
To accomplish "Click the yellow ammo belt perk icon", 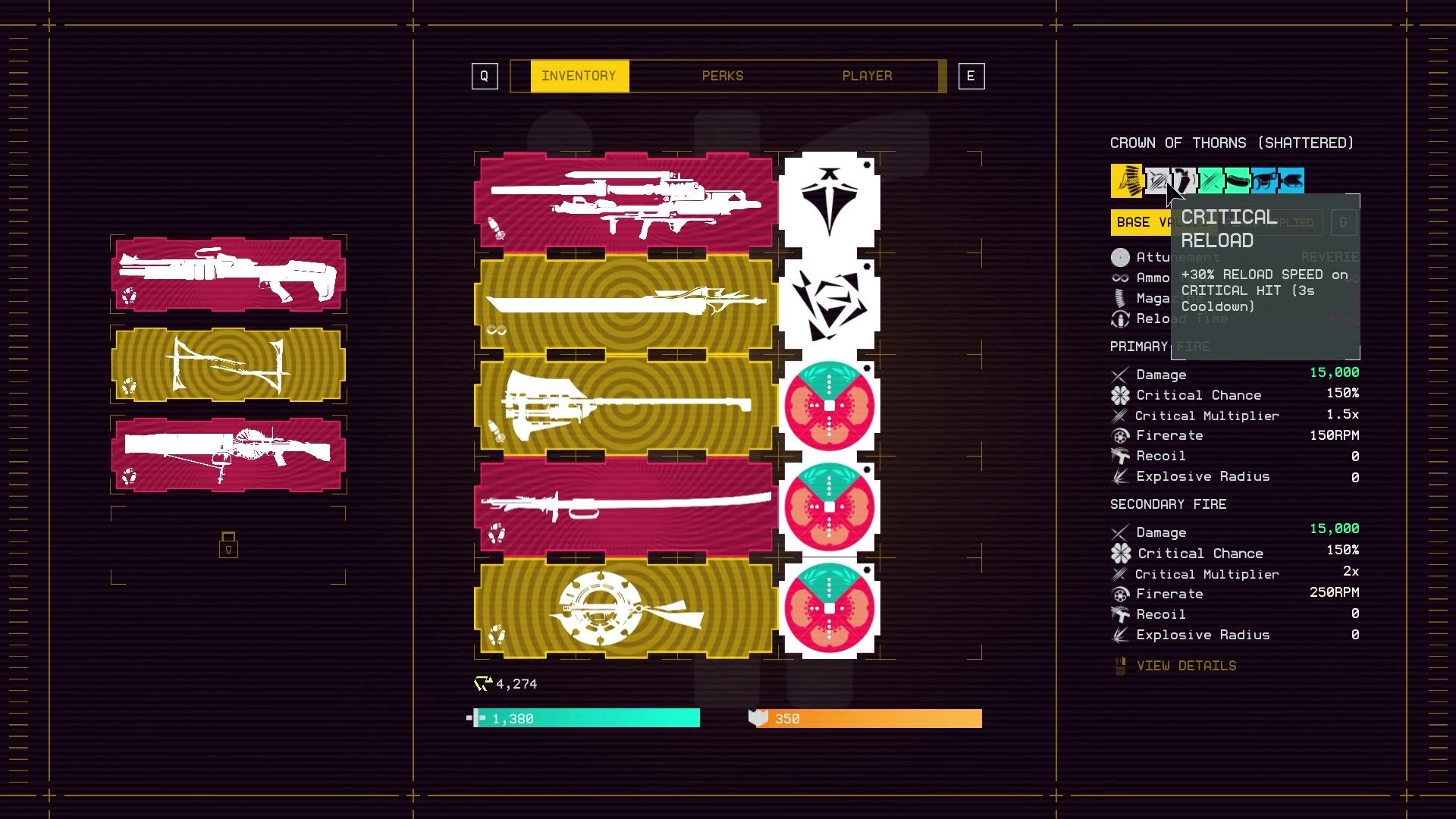I will coord(1126,180).
